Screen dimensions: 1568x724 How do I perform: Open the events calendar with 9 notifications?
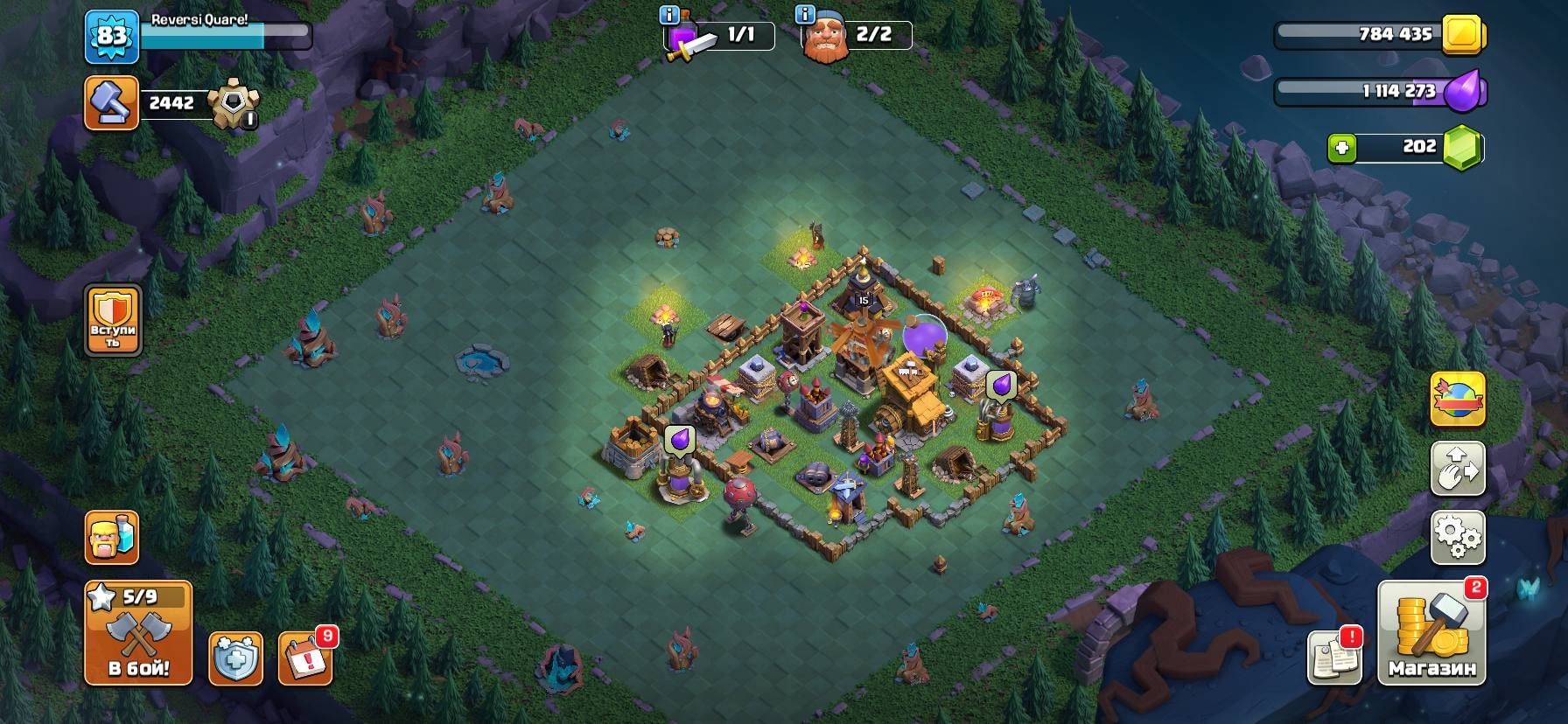click(x=305, y=658)
